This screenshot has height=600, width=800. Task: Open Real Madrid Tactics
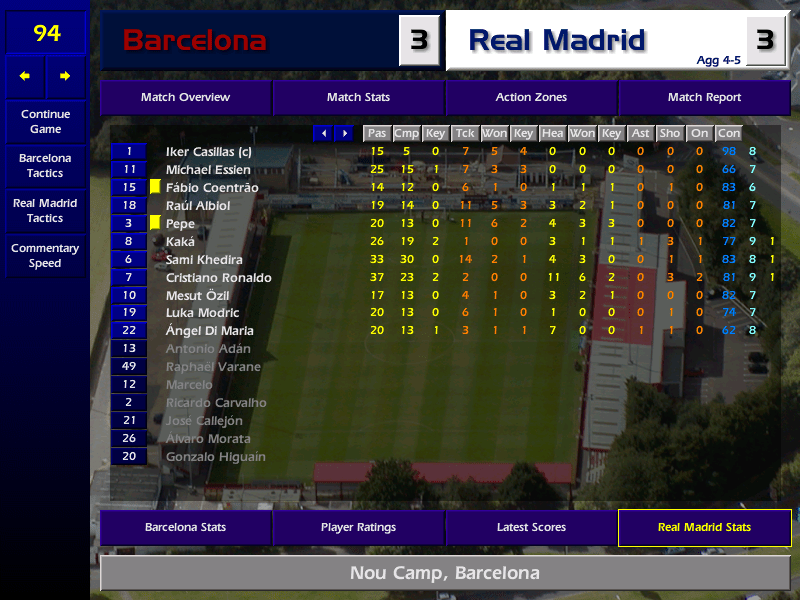point(45,211)
